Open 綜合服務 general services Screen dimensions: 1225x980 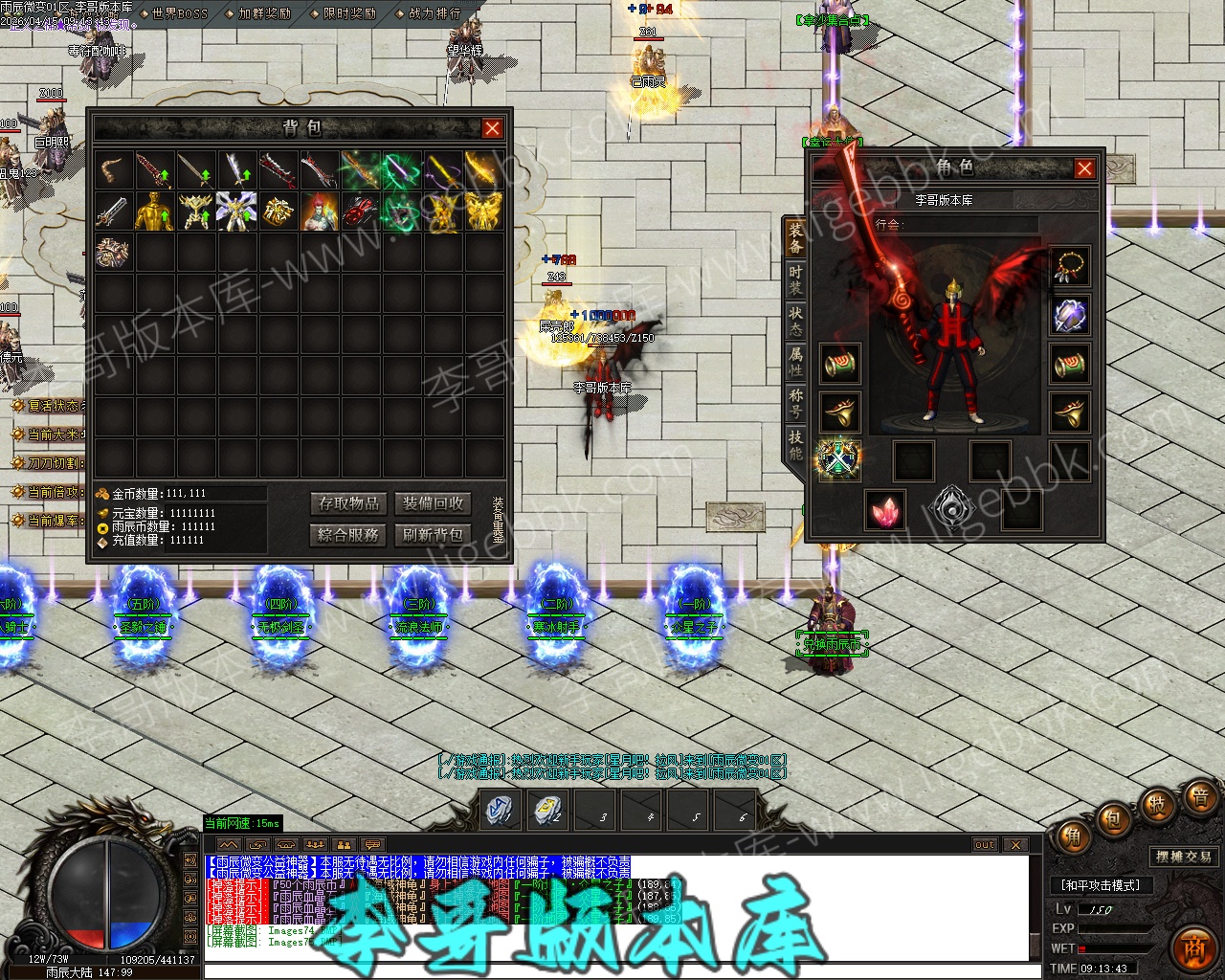coord(349,534)
